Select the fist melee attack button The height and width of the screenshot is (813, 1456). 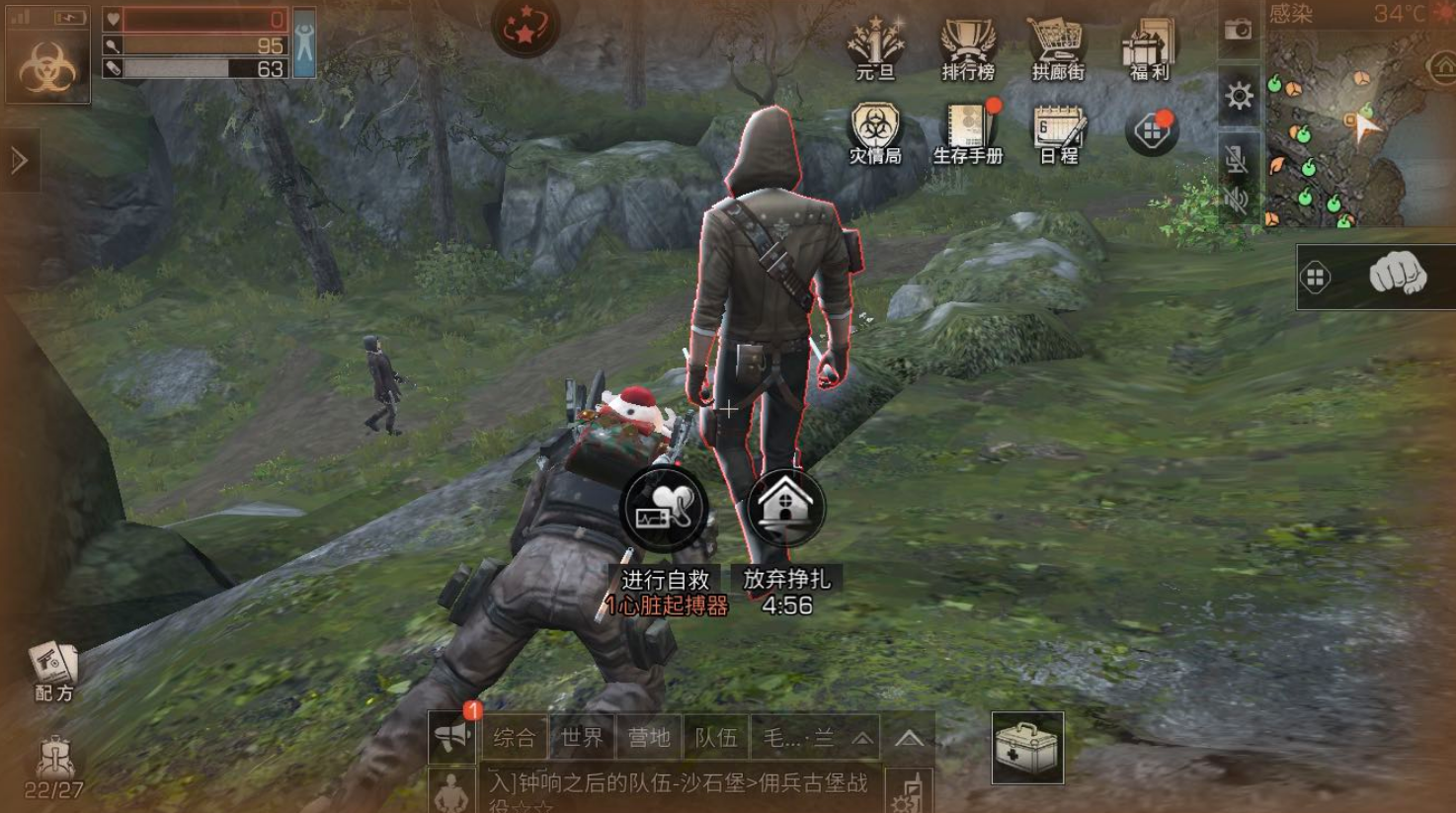(x=1397, y=275)
